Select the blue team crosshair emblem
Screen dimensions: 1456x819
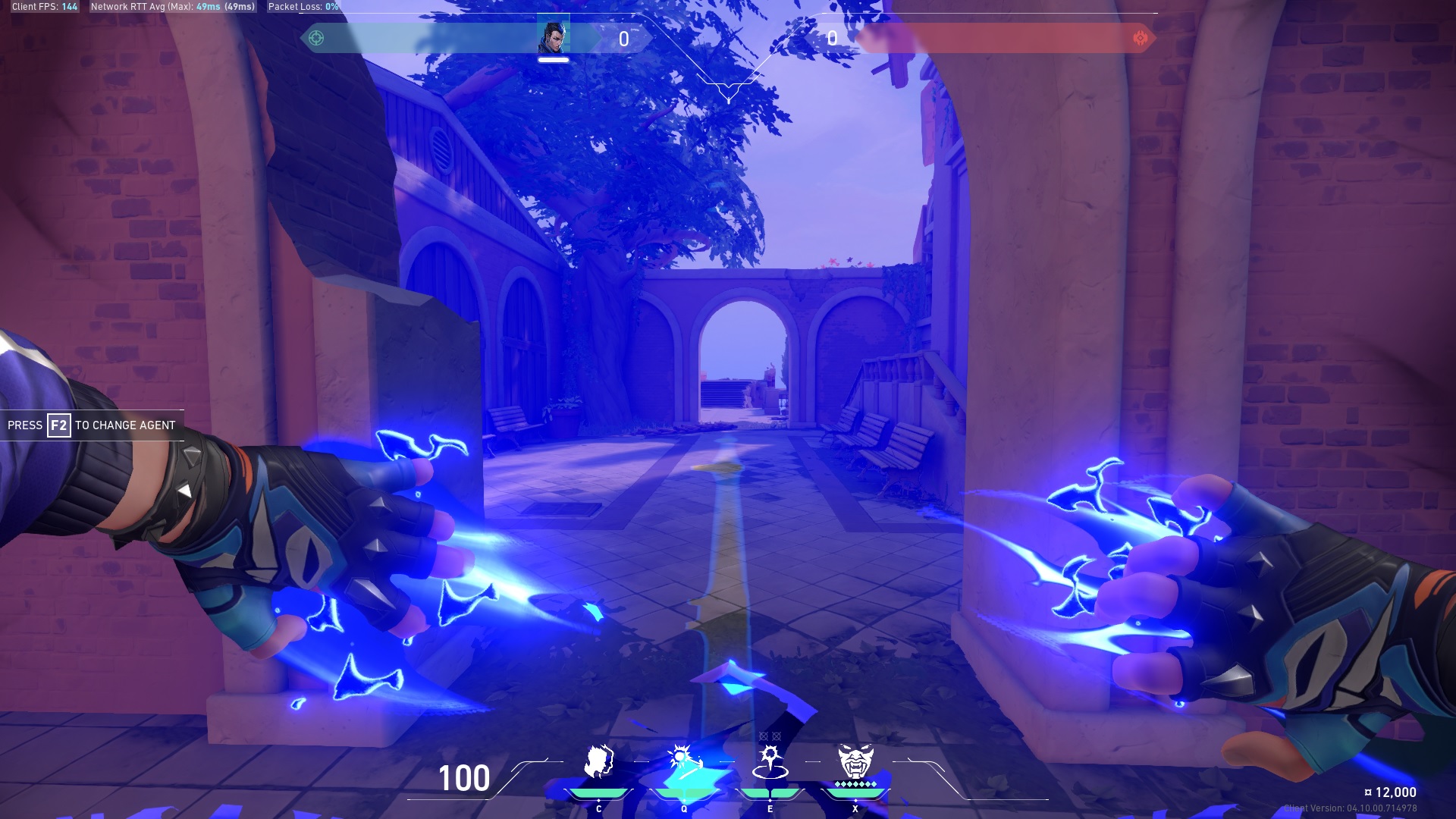tap(316, 38)
